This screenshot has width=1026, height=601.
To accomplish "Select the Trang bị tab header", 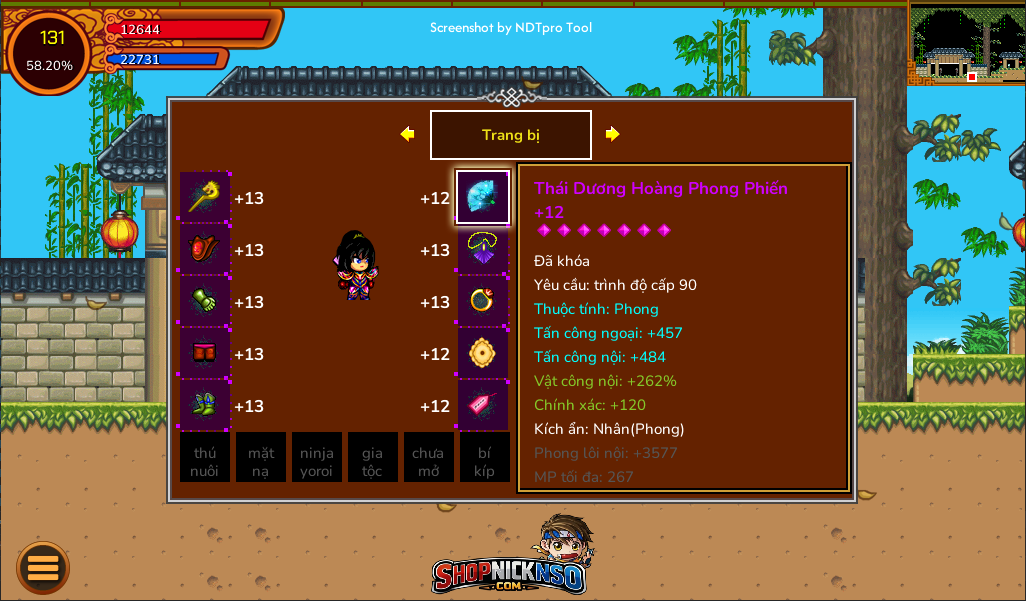I will (510, 135).
